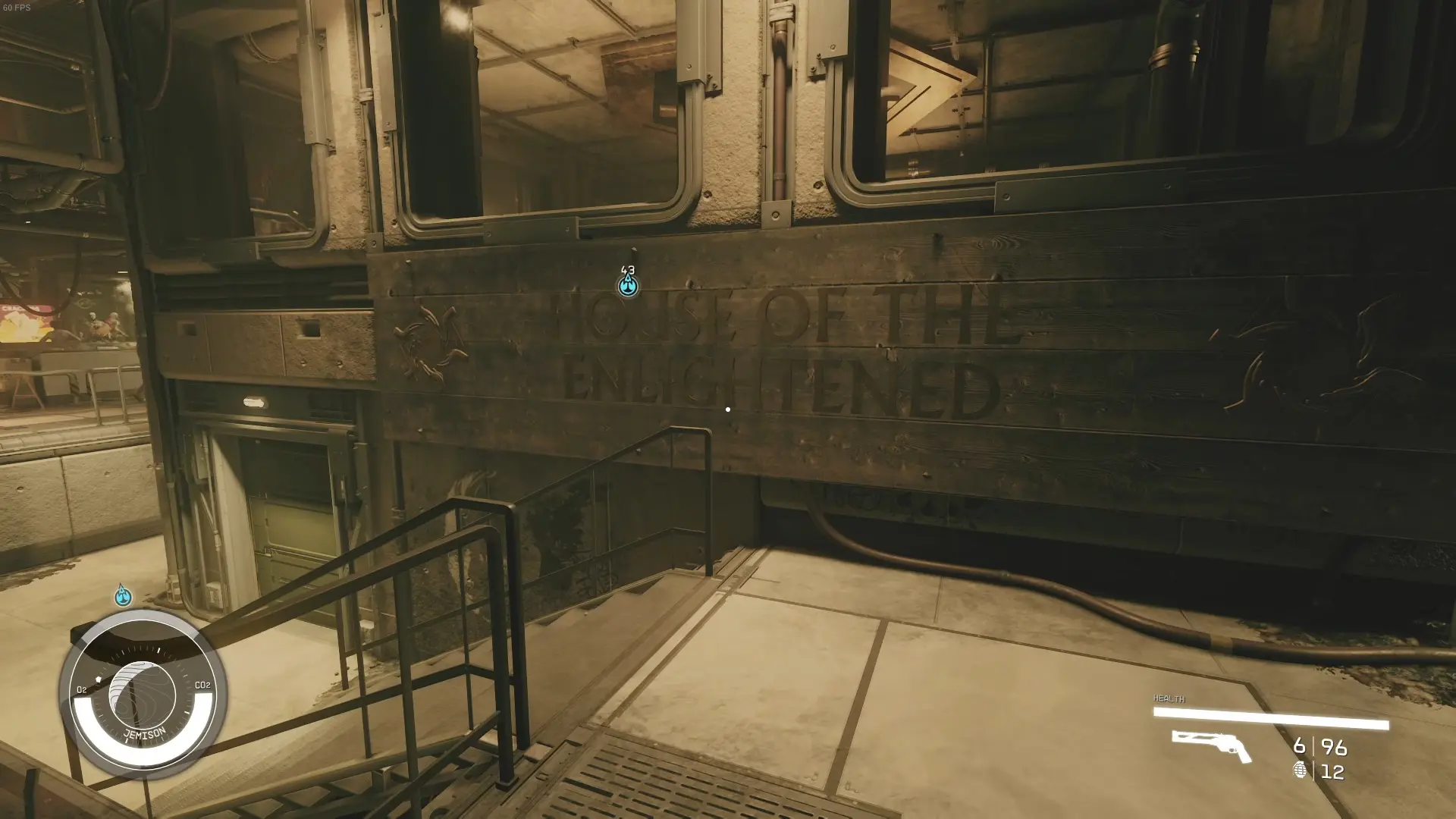Image resolution: width=1456 pixels, height=819 pixels.
Task: Select the blue quest marker labeled 43
Action: click(626, 286)
